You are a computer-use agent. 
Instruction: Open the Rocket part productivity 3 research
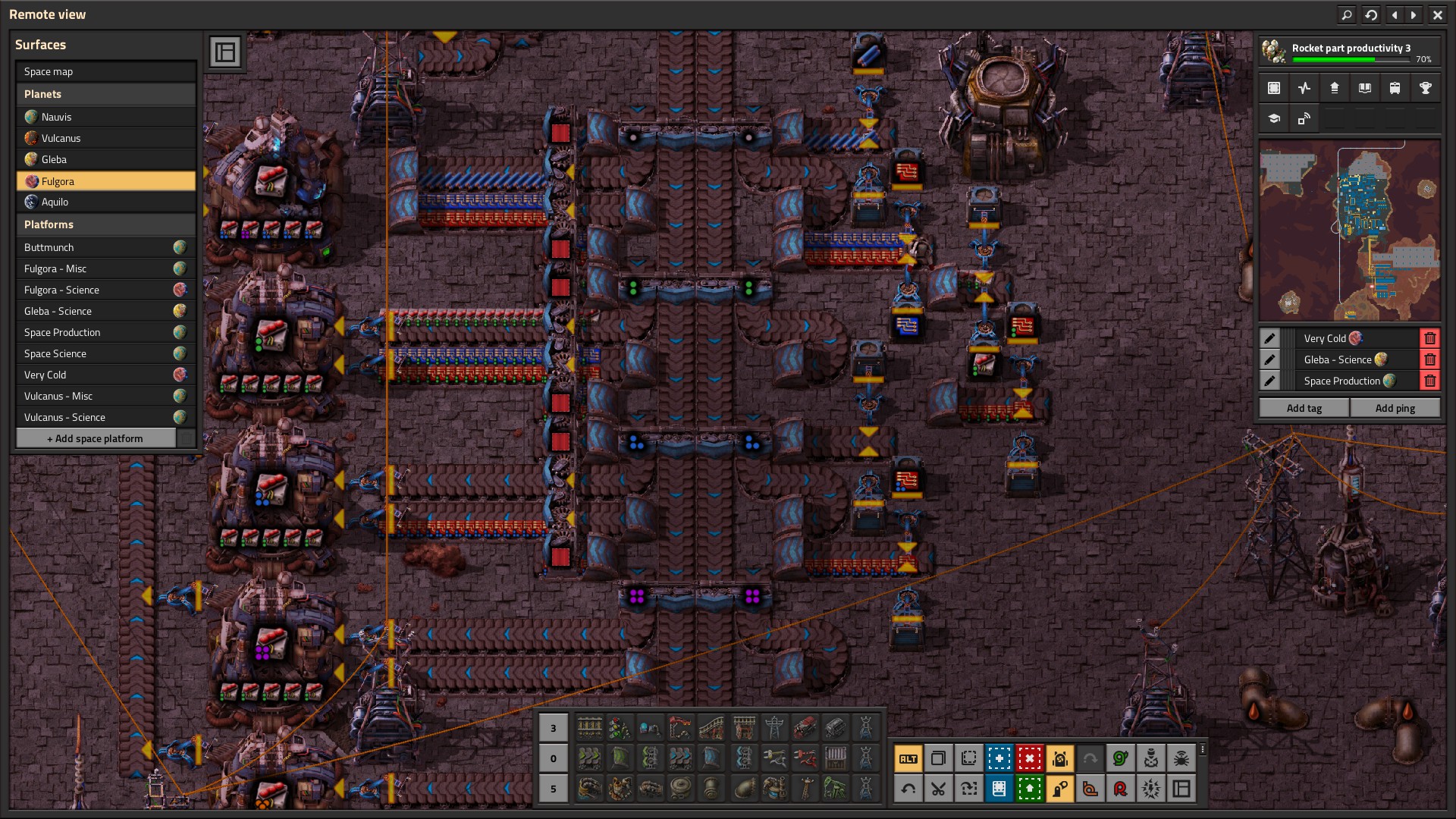tap(1349, 52)
